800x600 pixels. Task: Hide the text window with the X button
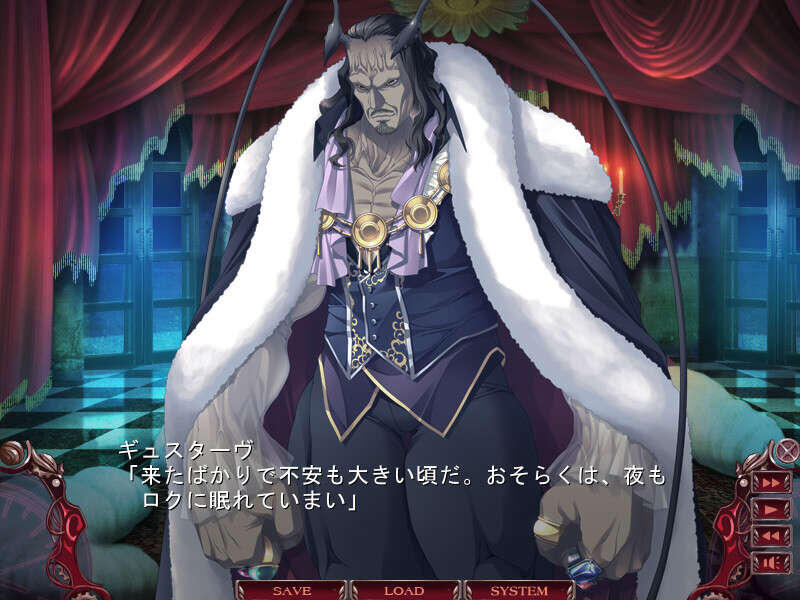tap(788, 451)
